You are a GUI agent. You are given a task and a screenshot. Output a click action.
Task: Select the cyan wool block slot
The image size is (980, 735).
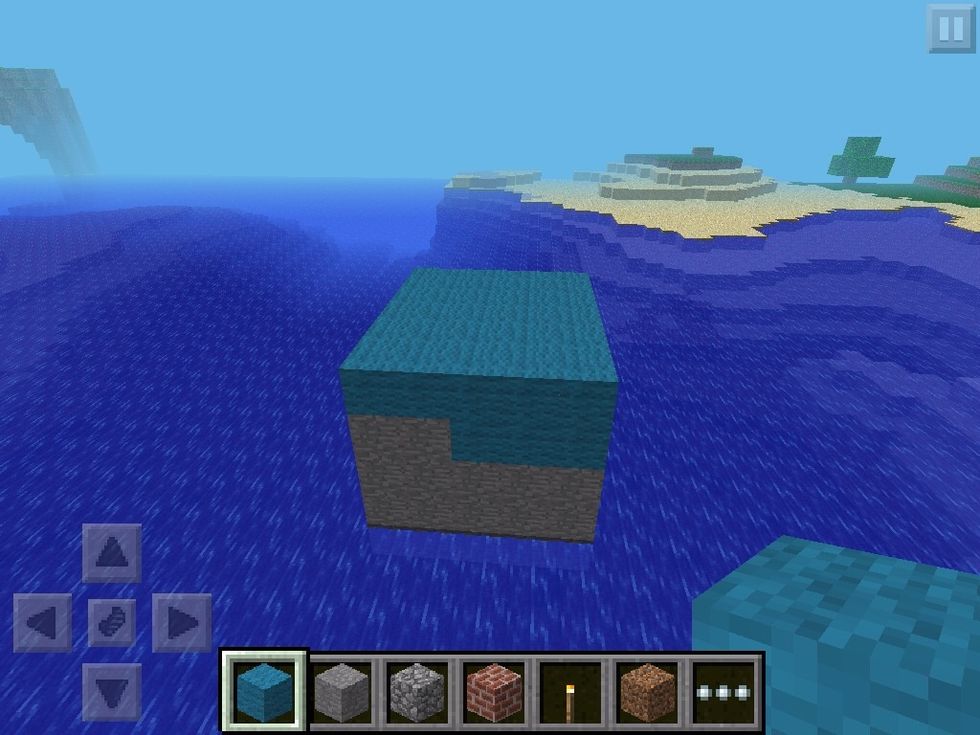pyautogui.click(x=264, y=690)
